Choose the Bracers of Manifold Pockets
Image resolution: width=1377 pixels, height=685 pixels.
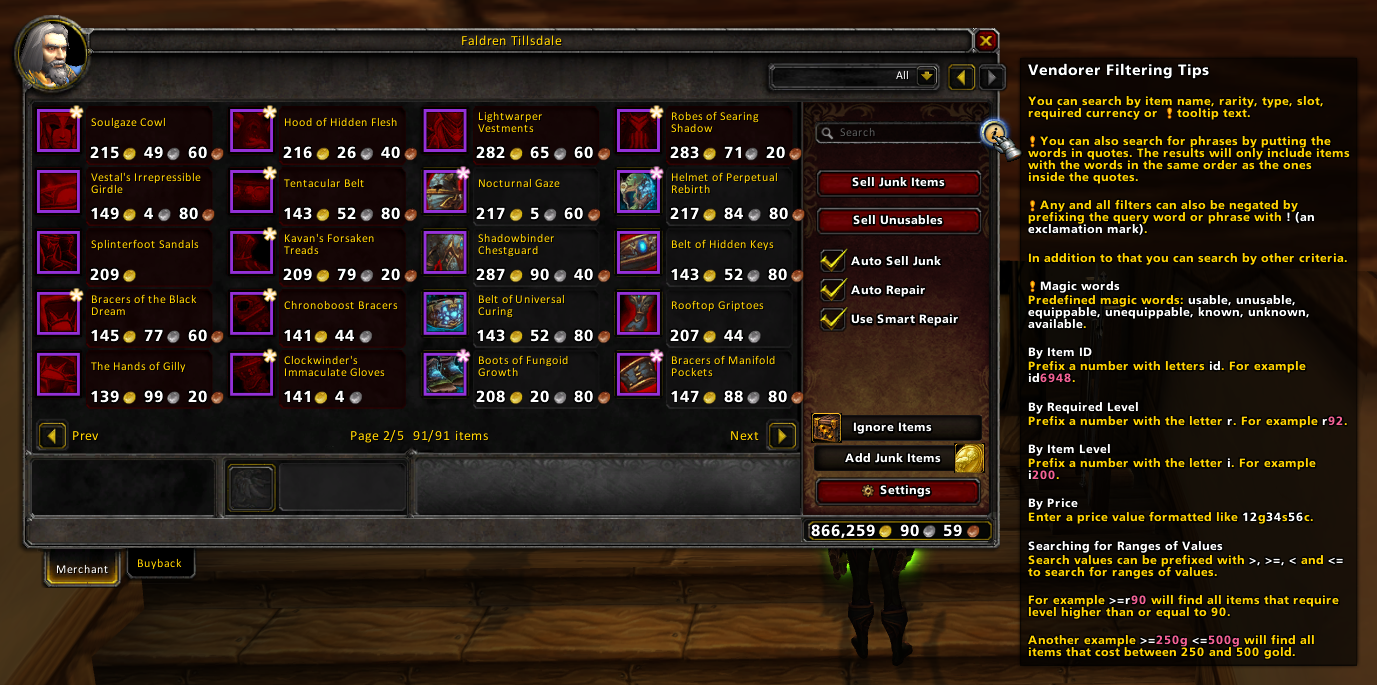pos(637,374)
